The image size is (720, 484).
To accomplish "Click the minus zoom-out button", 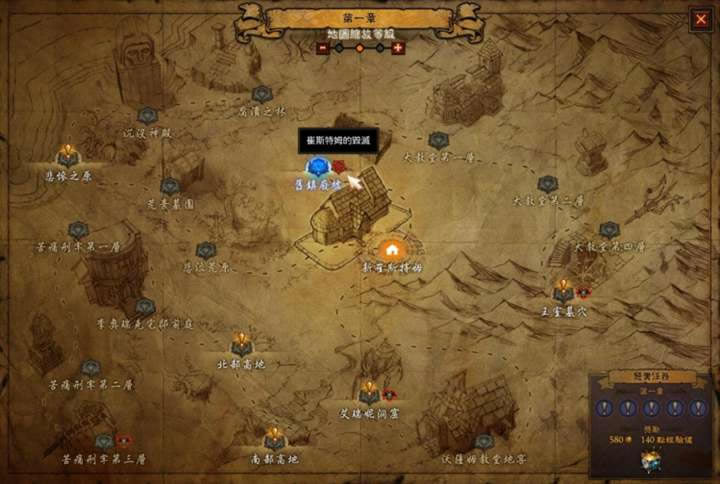I will (x=323, y=47).
